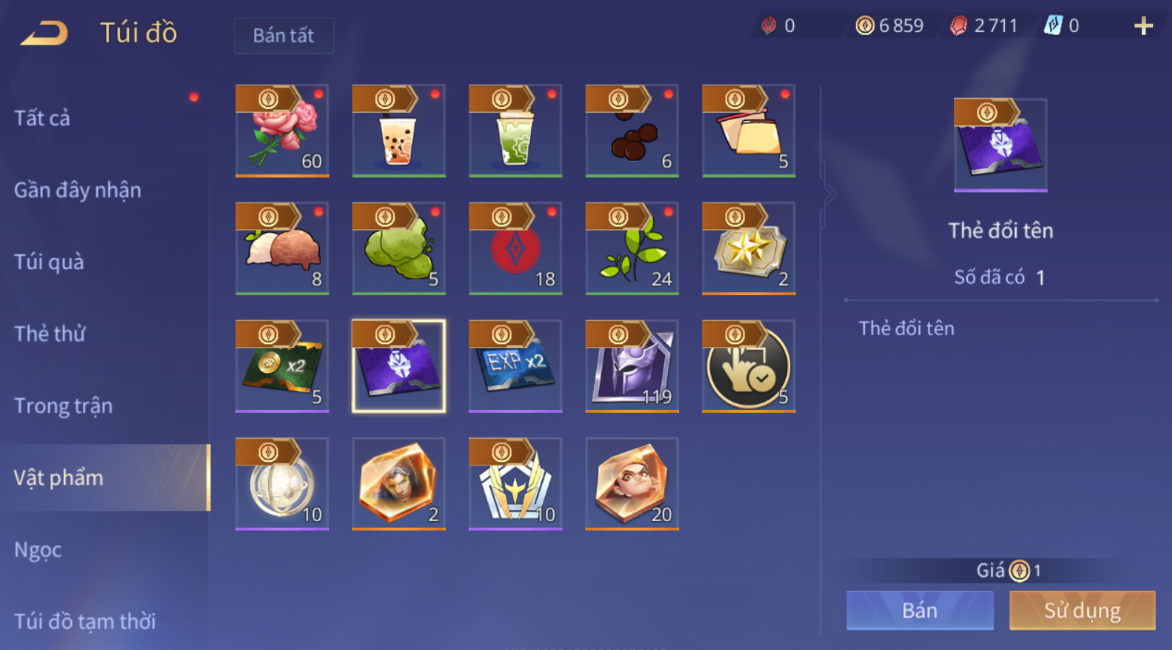Use the item with Sử dụng
This screenshot has width=1172, height=650.
(x=1082, y=610)
